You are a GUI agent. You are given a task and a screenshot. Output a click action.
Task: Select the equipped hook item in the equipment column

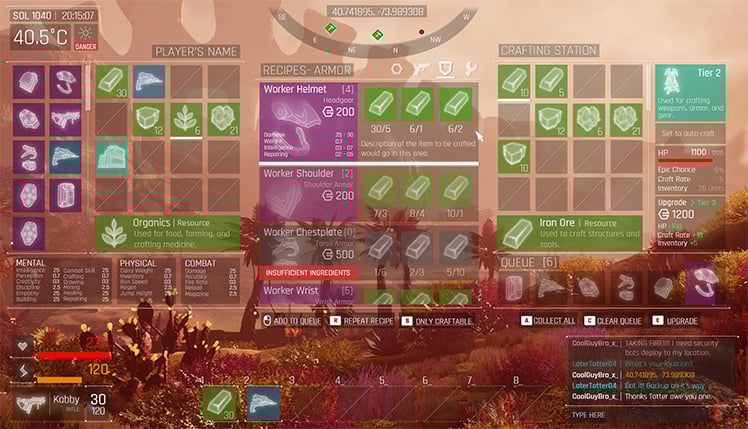pos(65,82)
